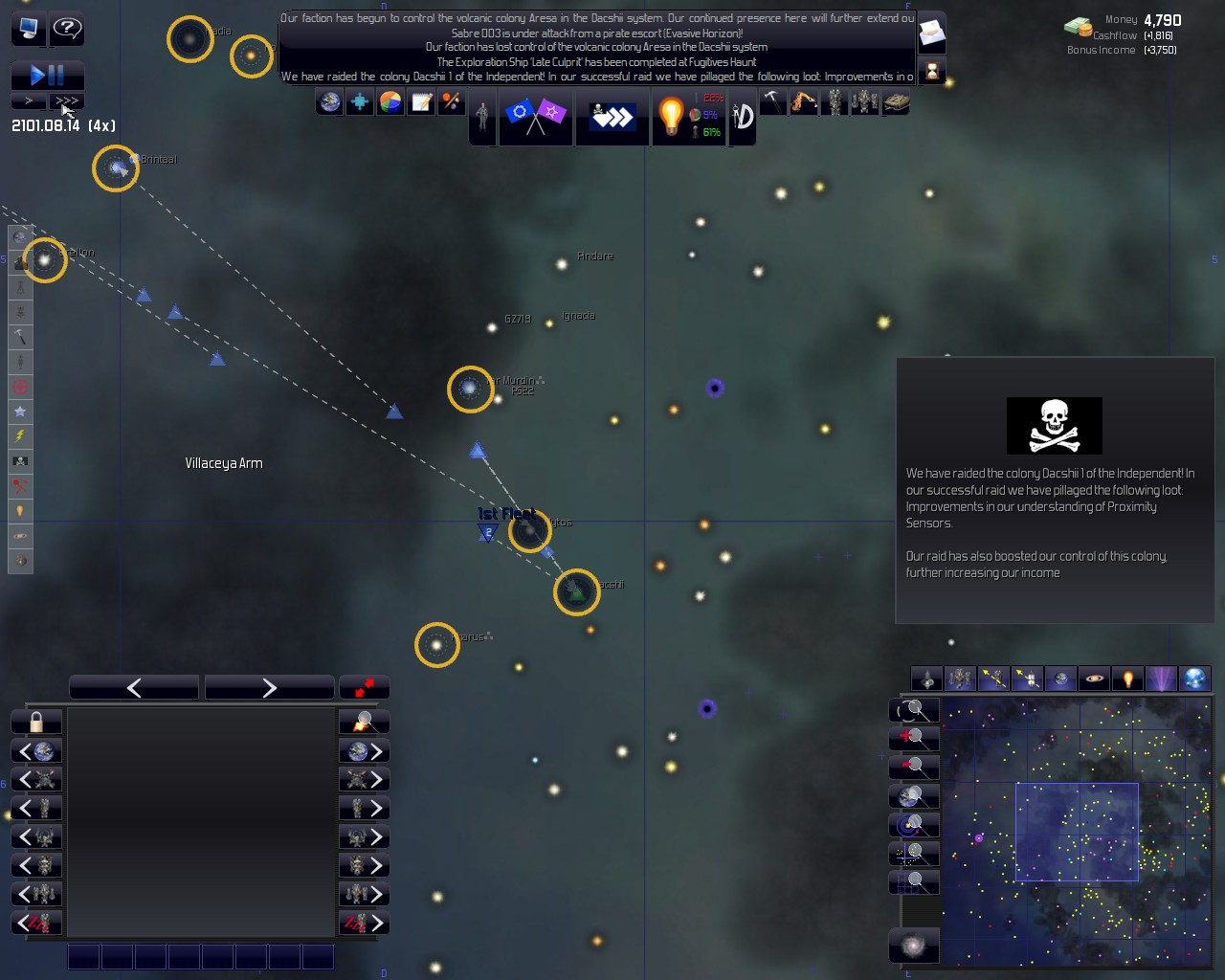This screenshot has width=1225, height=980.
Task: Toggle selection panel size with red arrows
Action: pyautogui.click(x=364, y=687)
